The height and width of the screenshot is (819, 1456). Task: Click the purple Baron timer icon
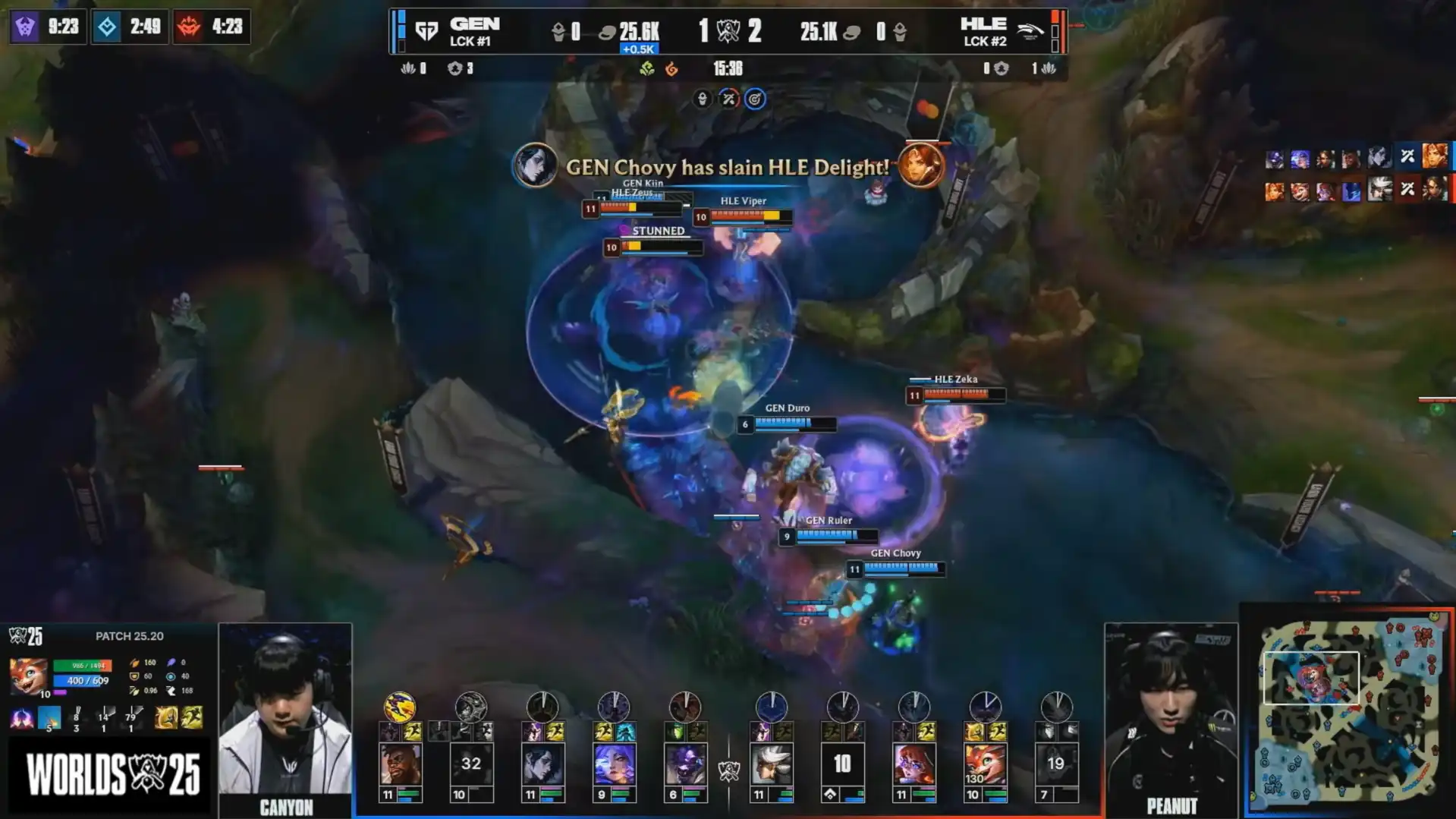coord(26,27)
